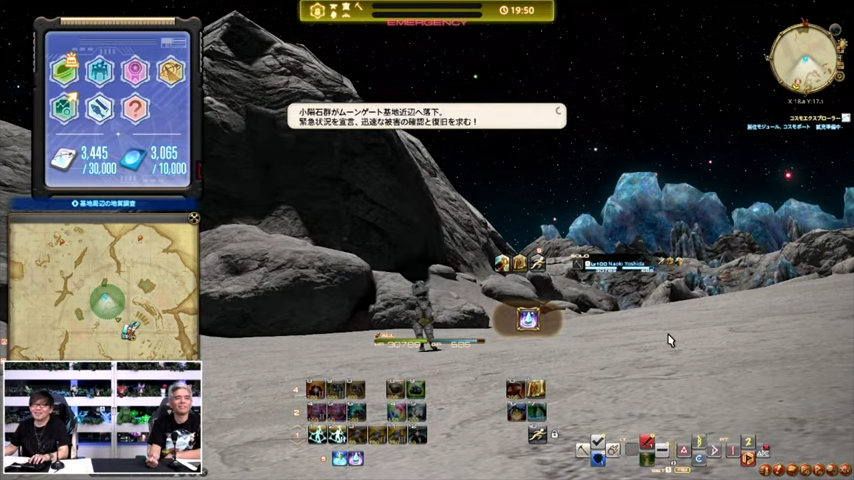Toggle the hotbar padlock lock
Viewport: 854px width, 480px height.
(x=555, y=435)
